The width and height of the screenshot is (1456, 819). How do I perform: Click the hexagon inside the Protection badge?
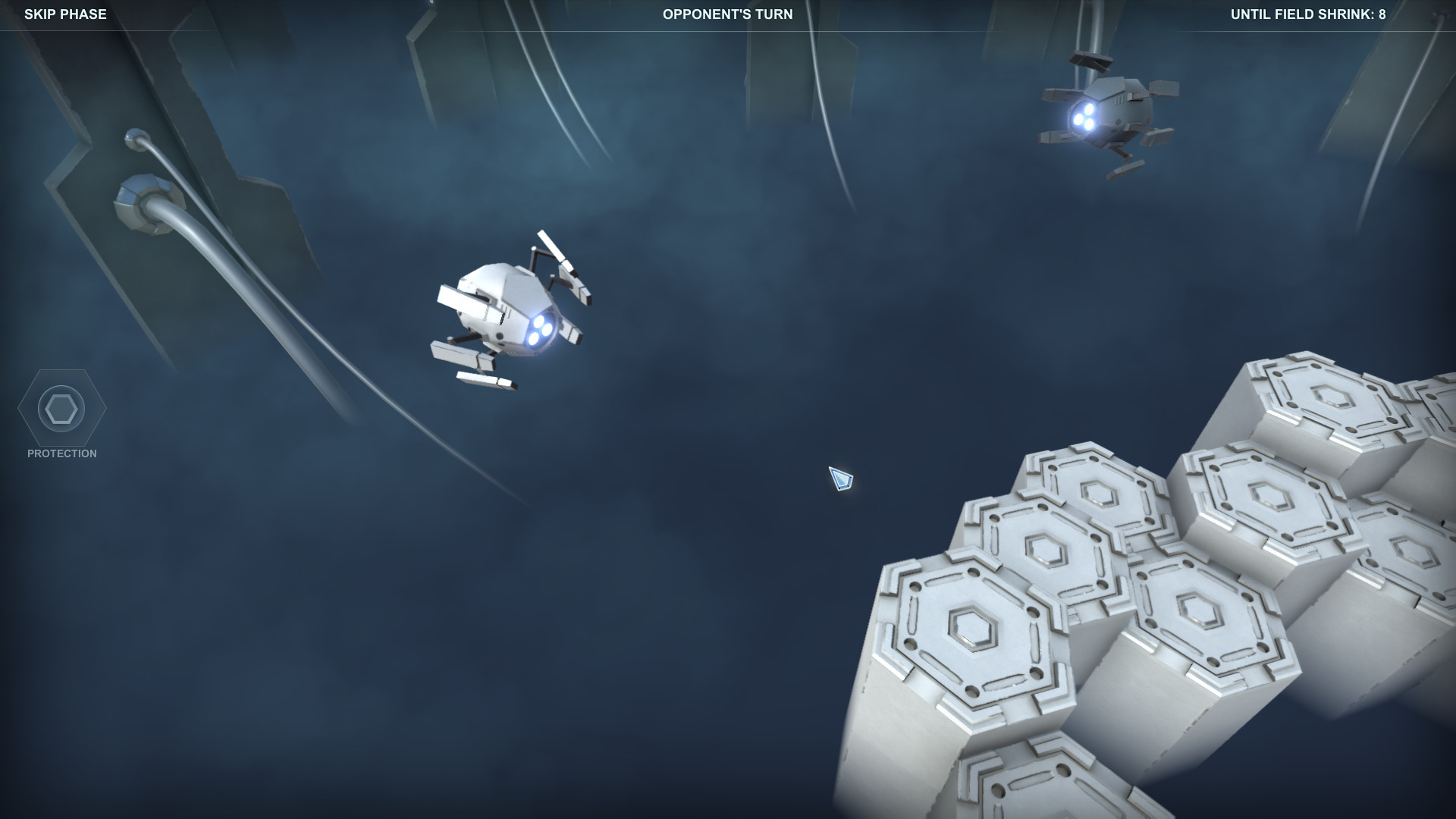click(x=61, y=409)
